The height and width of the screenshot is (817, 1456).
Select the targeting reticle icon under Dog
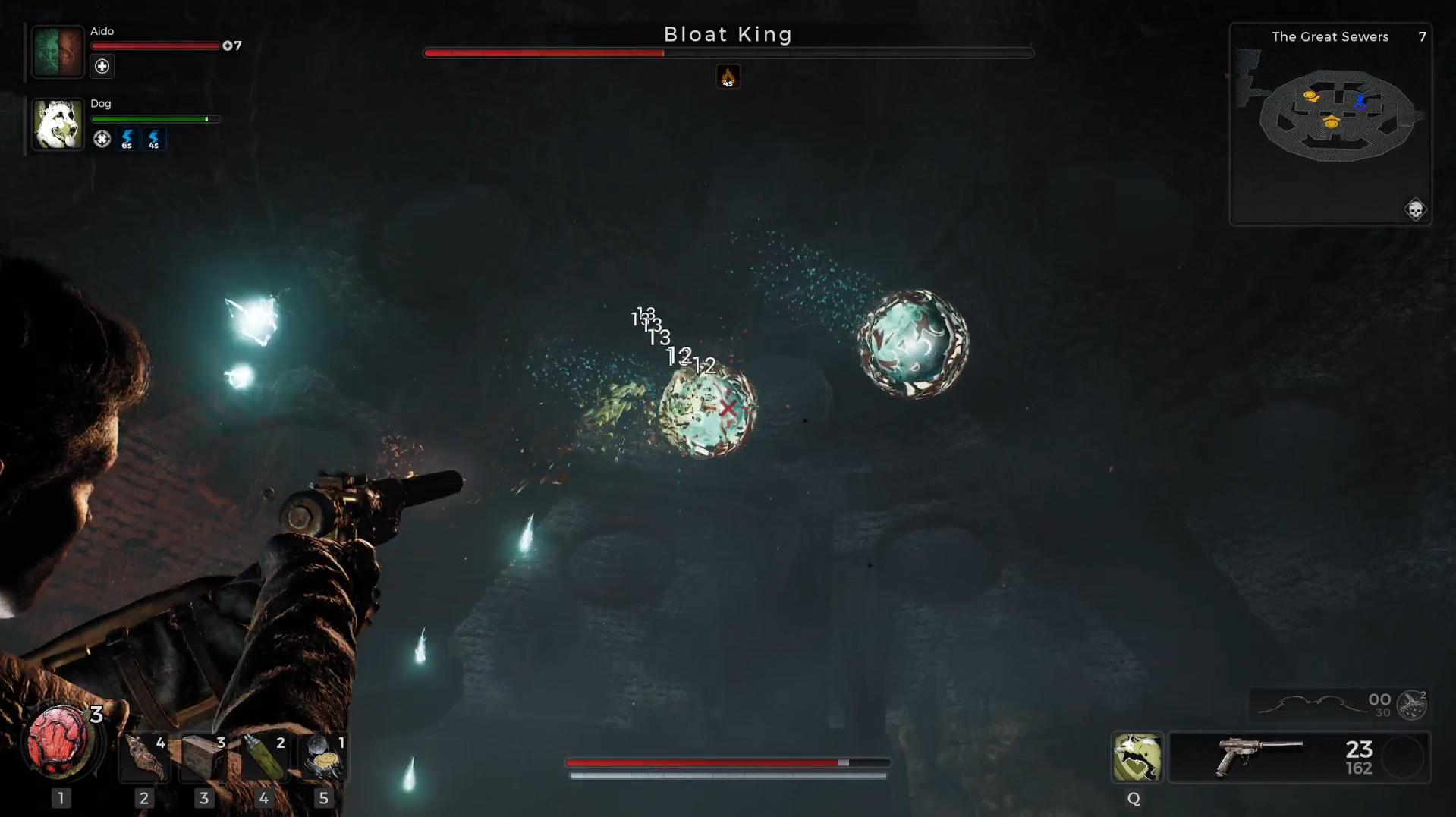tap(102, 140)
